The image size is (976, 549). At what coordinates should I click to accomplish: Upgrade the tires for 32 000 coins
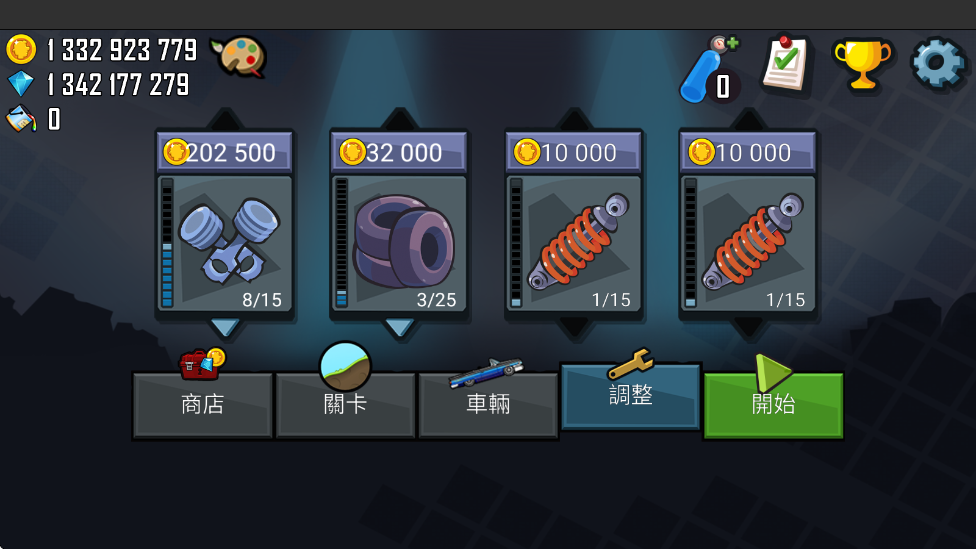coord(399,225)
